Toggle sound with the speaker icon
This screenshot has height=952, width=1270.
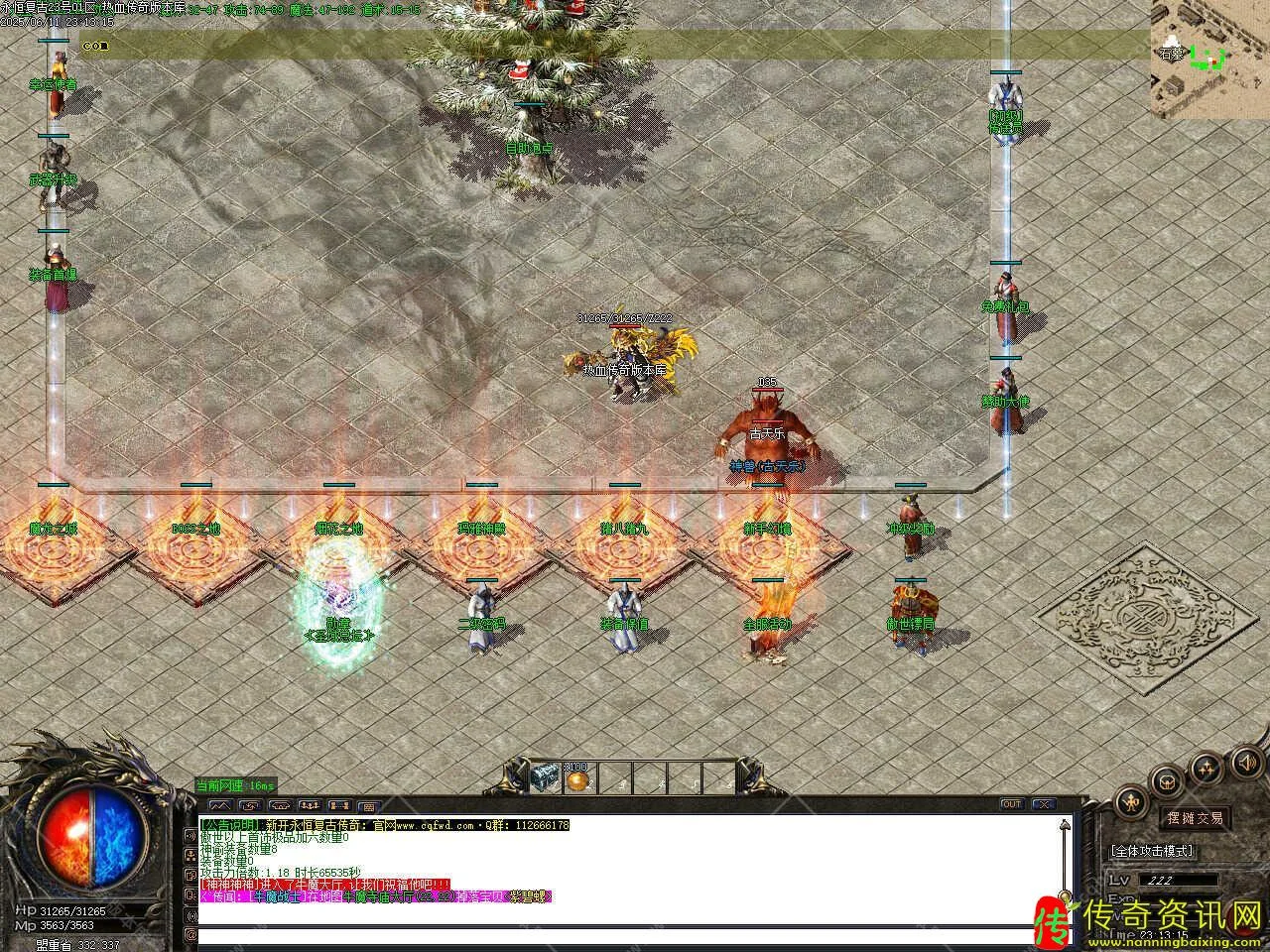click(1244, 762)
